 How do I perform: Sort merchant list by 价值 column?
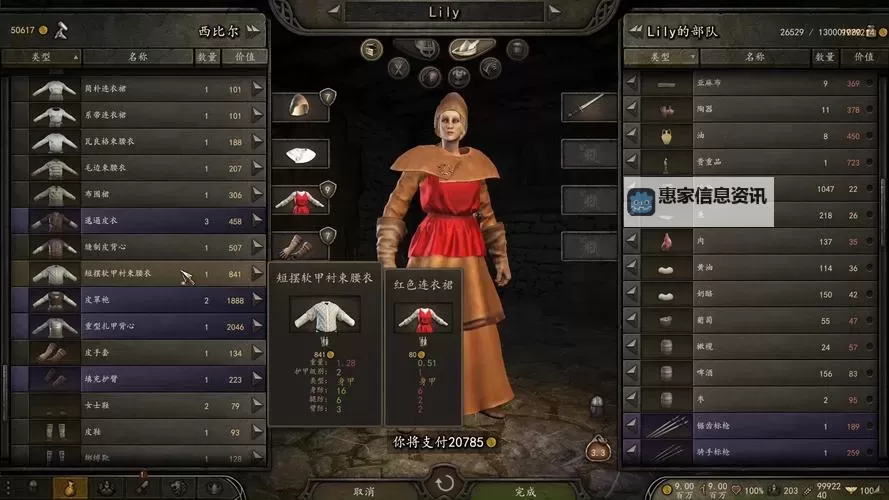click(245, 57)
